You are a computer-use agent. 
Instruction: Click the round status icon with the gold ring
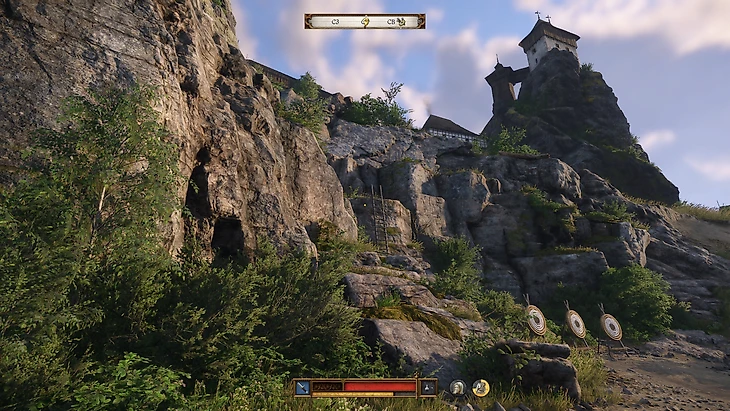[x=481, y=388]
